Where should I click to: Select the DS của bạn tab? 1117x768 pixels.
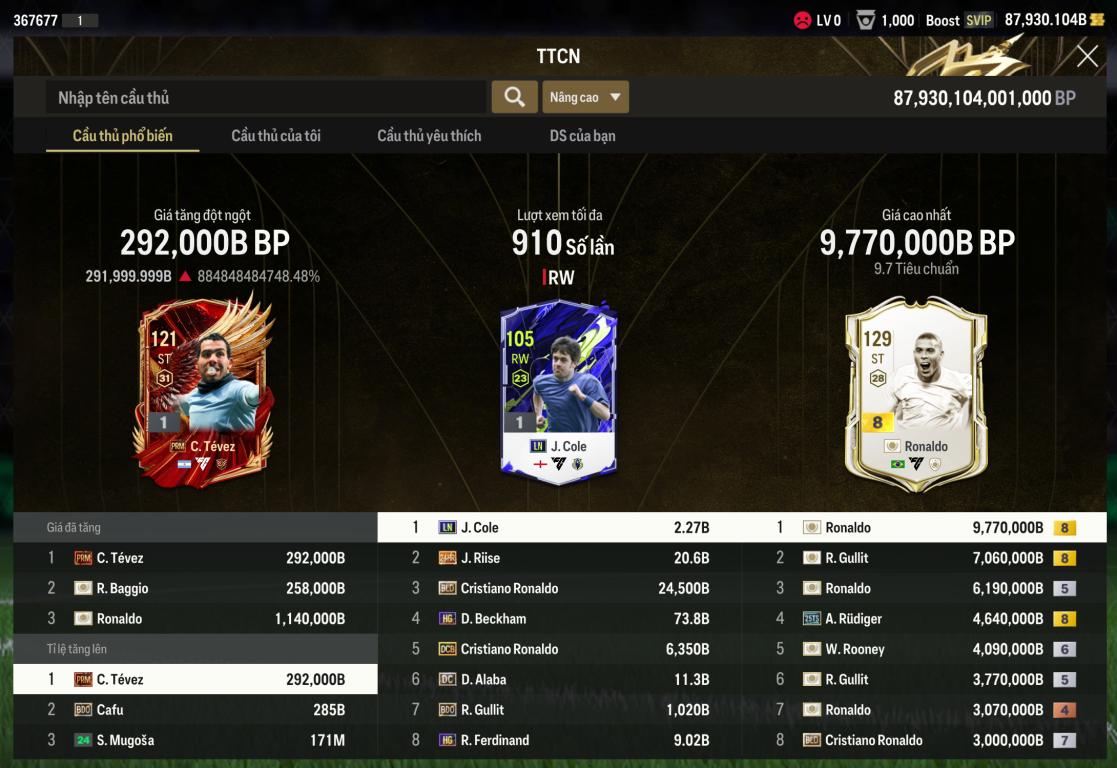582,136
